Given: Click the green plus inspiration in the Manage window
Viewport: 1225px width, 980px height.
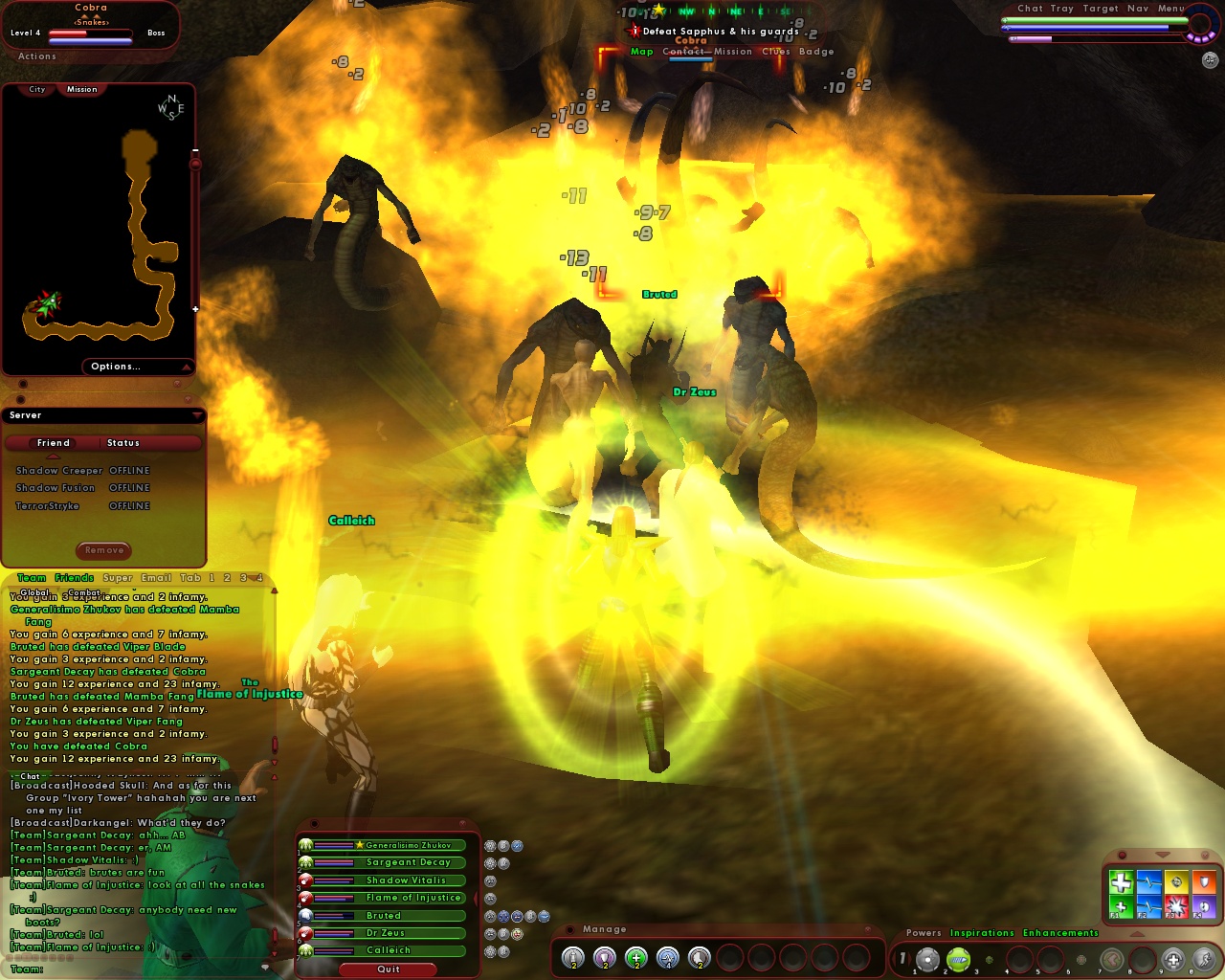Looking at the screenshot, I should click(635, 958).
